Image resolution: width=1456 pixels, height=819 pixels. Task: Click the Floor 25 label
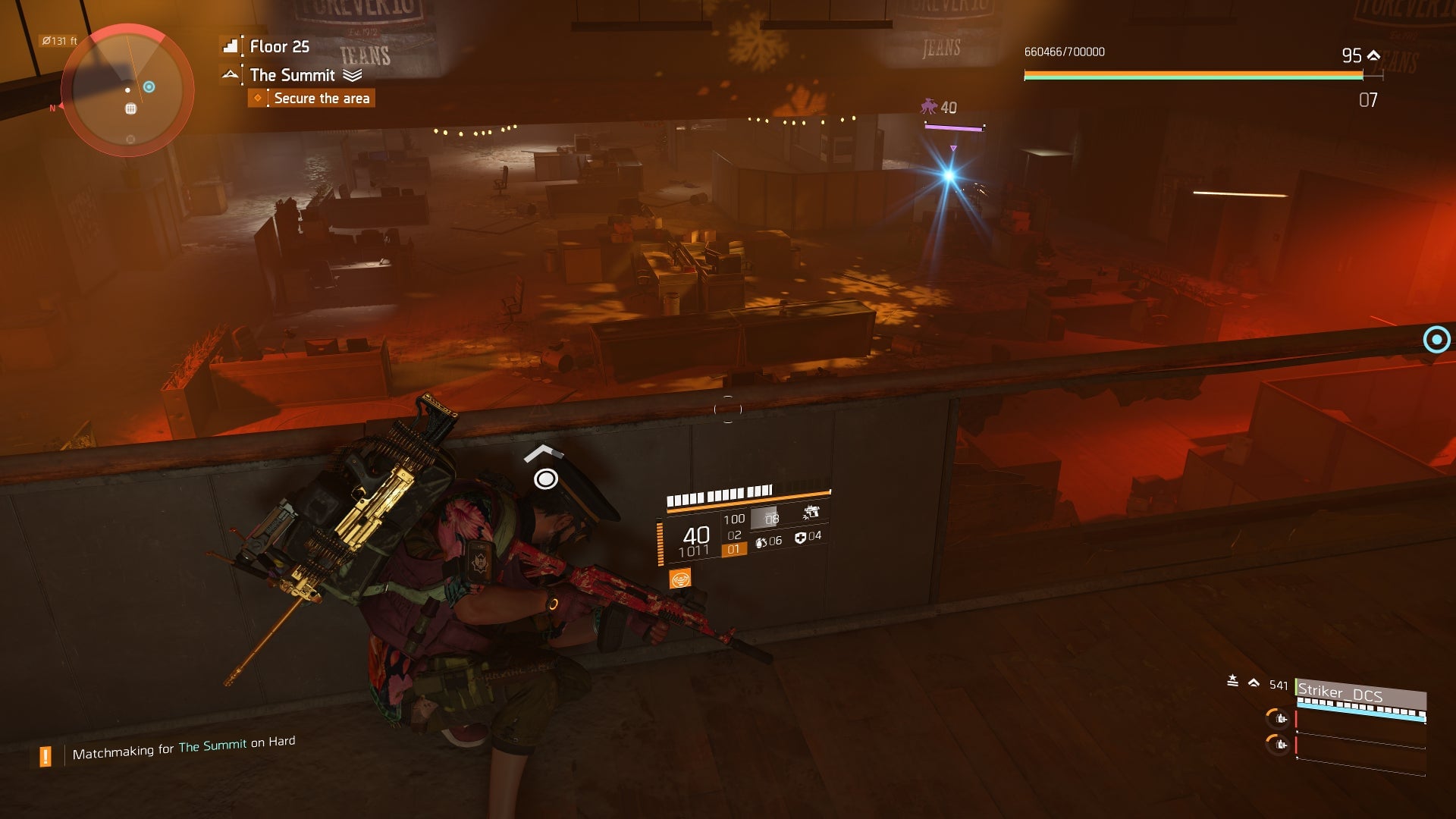(x=278, y=47)
